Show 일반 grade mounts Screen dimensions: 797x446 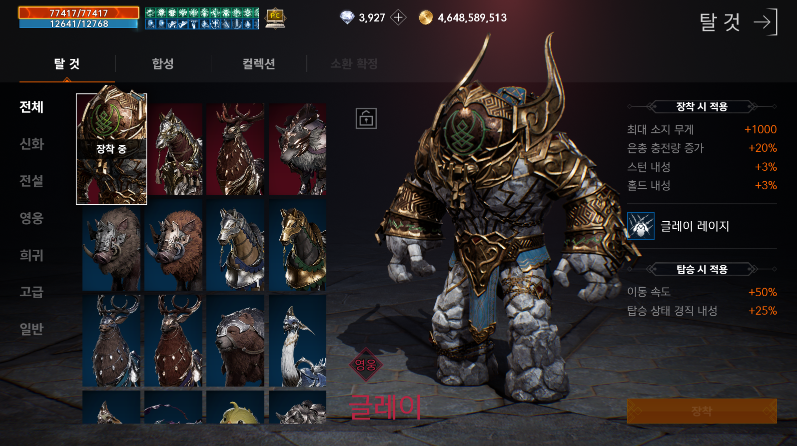[x=32, y=329]
